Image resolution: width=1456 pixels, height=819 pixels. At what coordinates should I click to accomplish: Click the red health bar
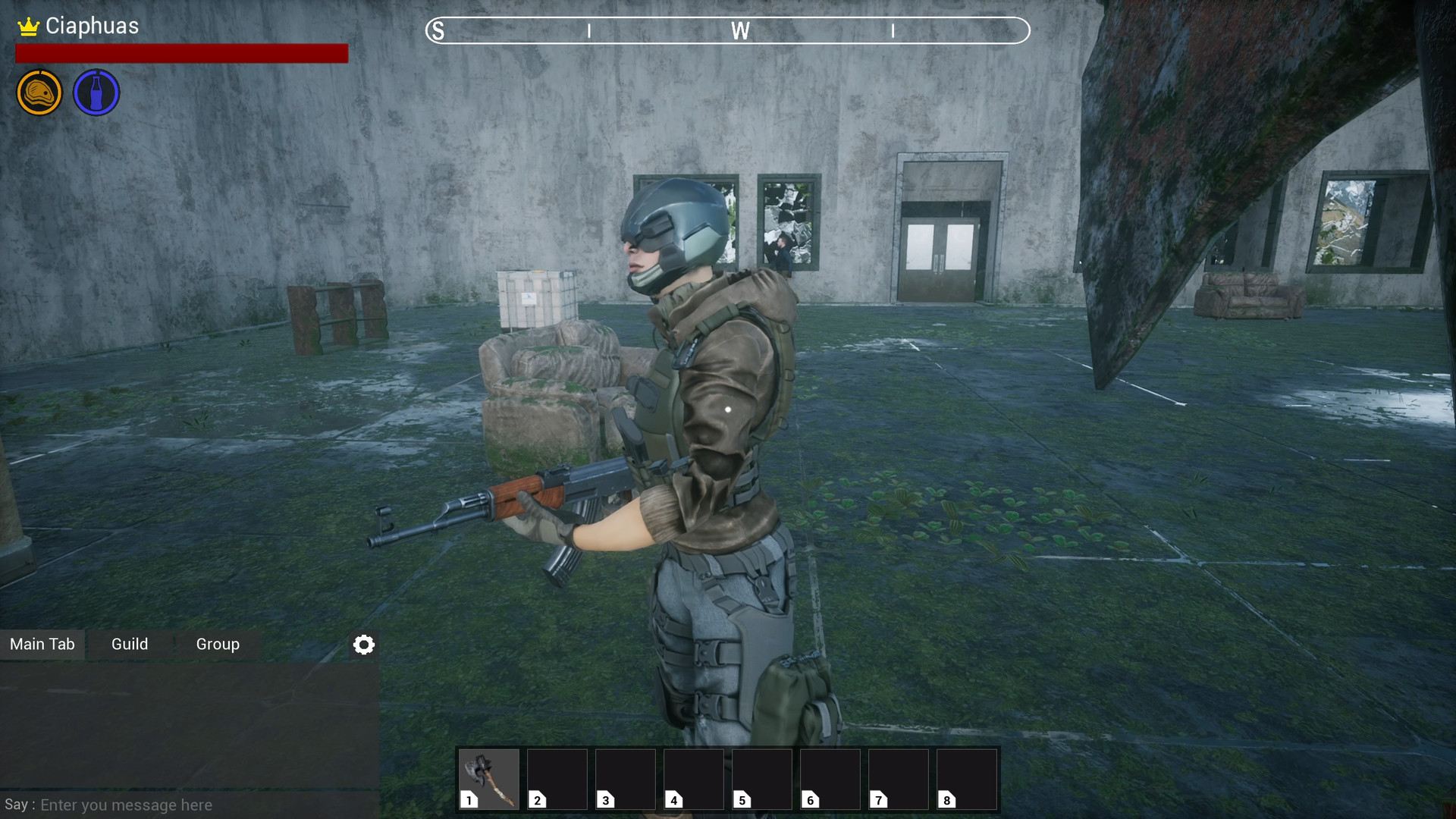click(181, 54)
